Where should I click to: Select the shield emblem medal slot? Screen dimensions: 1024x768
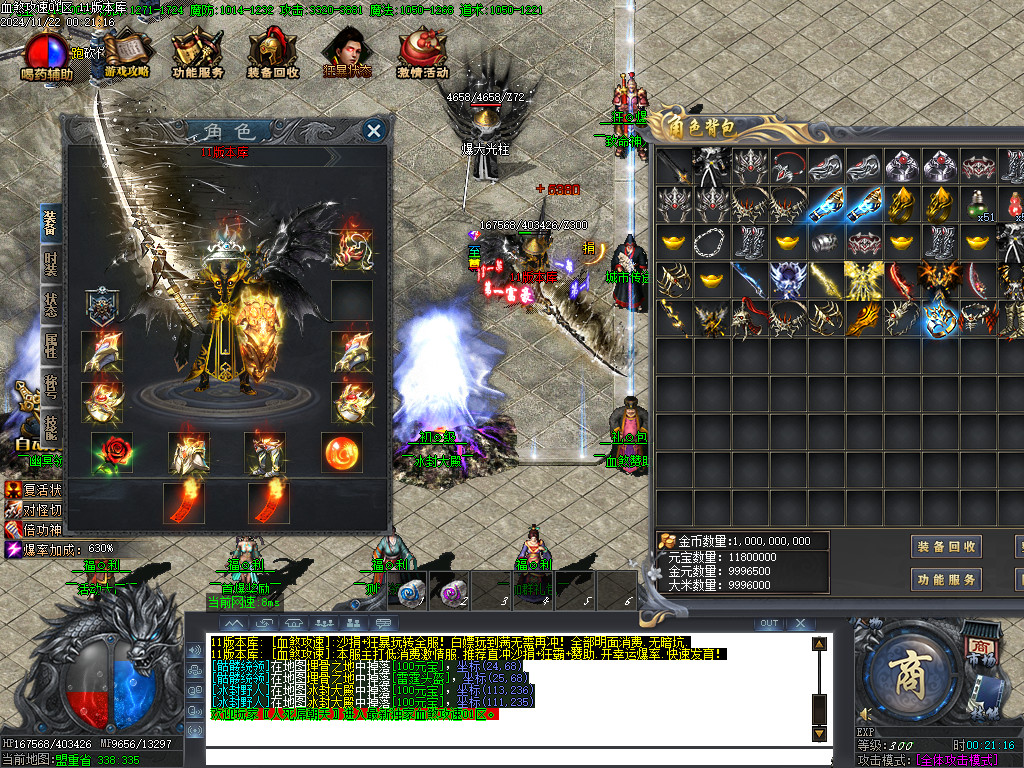[102, 306]
